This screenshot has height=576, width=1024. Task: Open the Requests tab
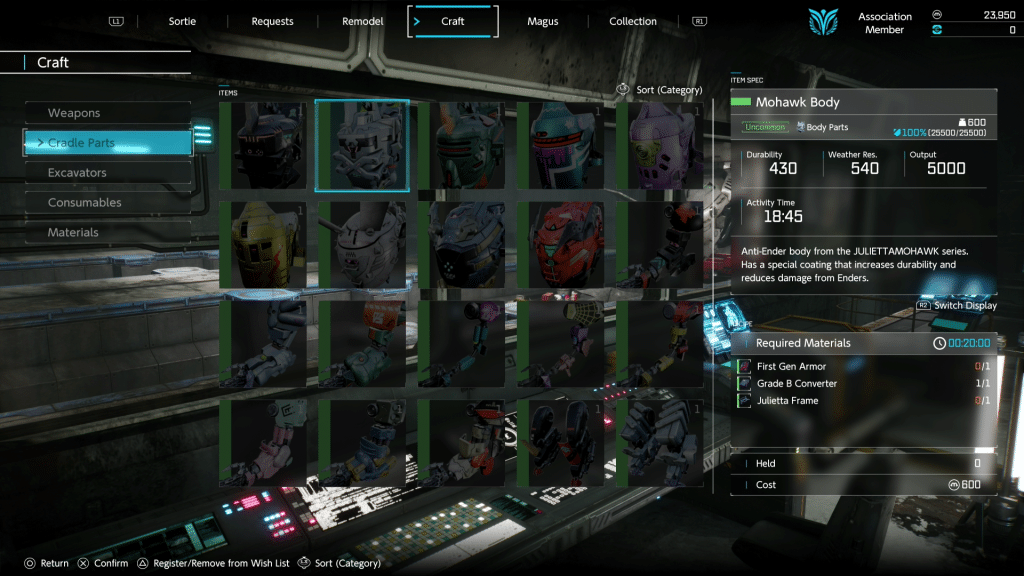pyautogui.click(x=272, y=21)
